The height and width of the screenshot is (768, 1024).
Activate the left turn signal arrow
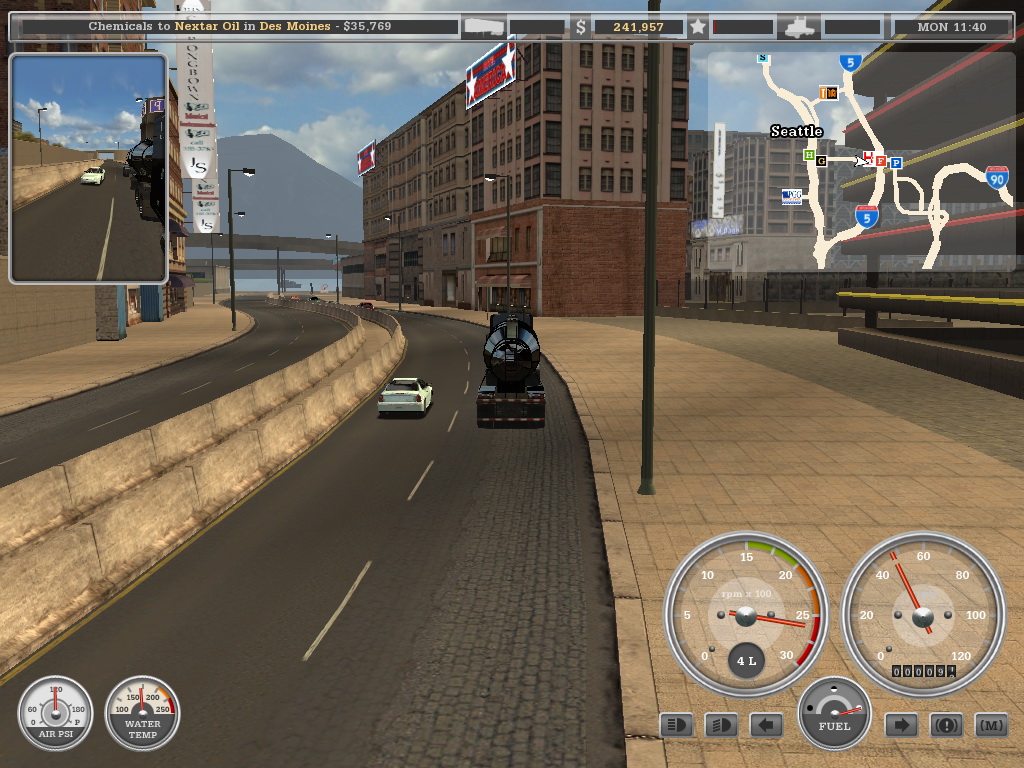tap(766, 725)
